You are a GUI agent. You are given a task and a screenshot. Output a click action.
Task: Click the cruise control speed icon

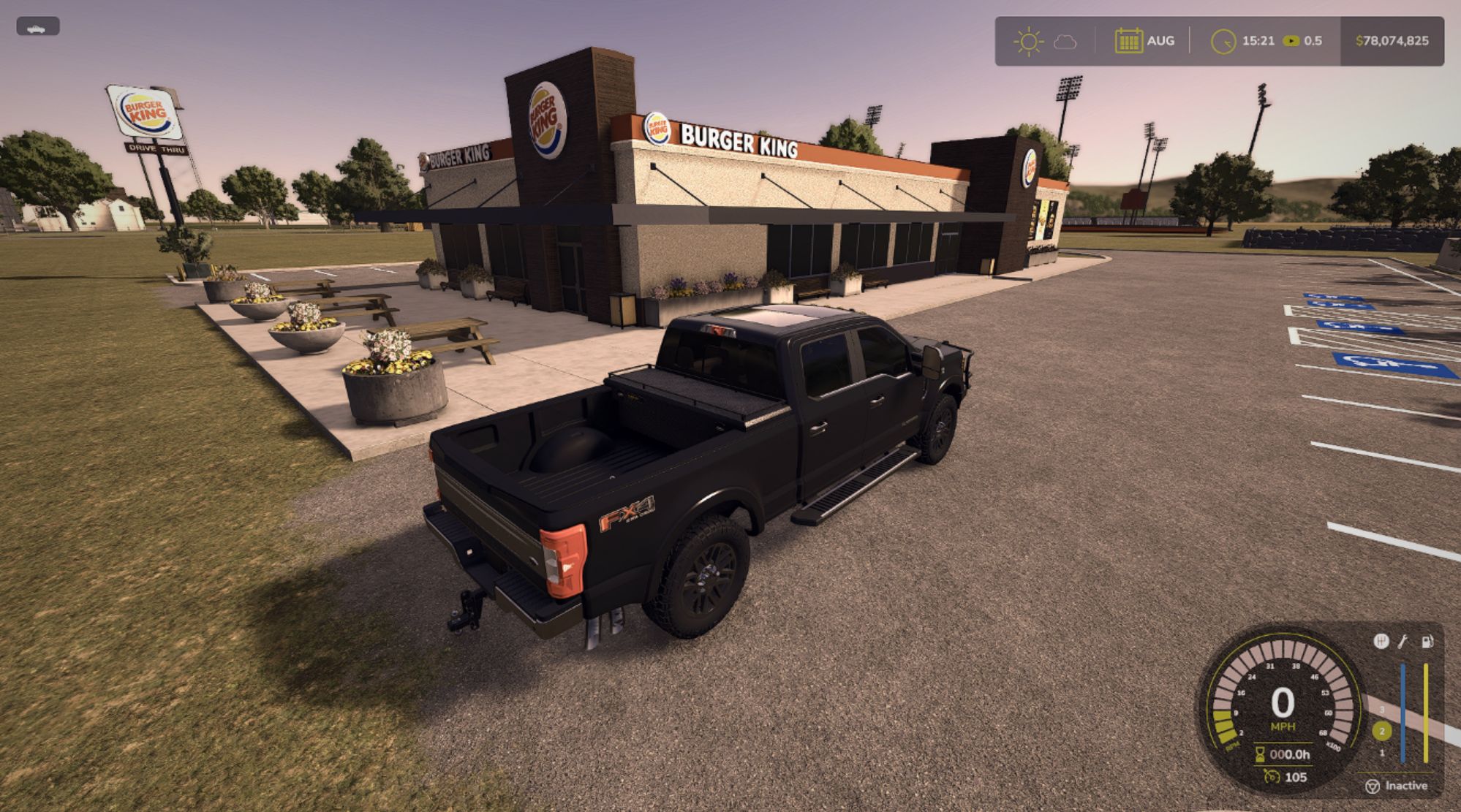(x=1272, y=777)
